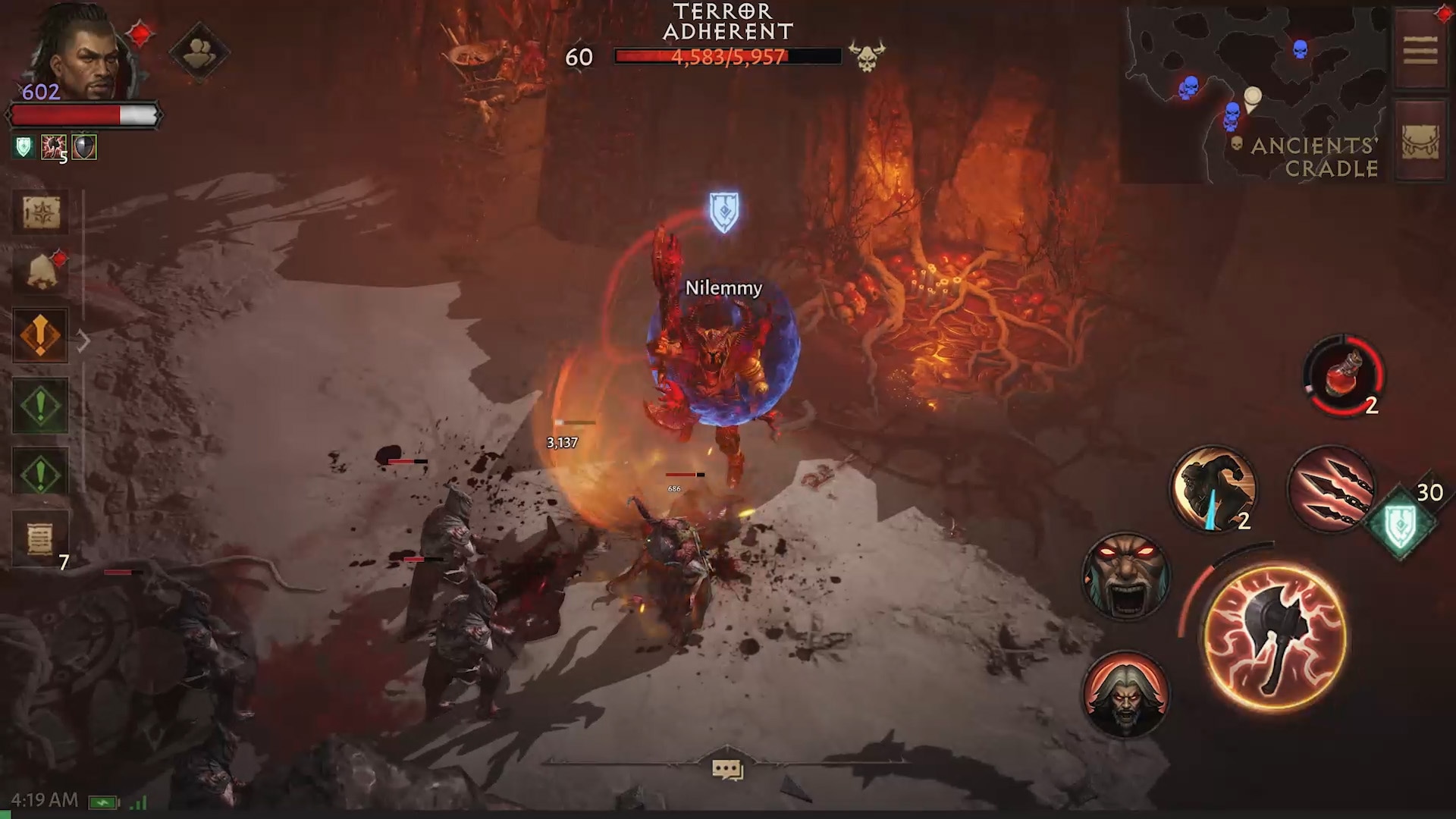Open the chat speech bubble

click(x=727, y=770)
